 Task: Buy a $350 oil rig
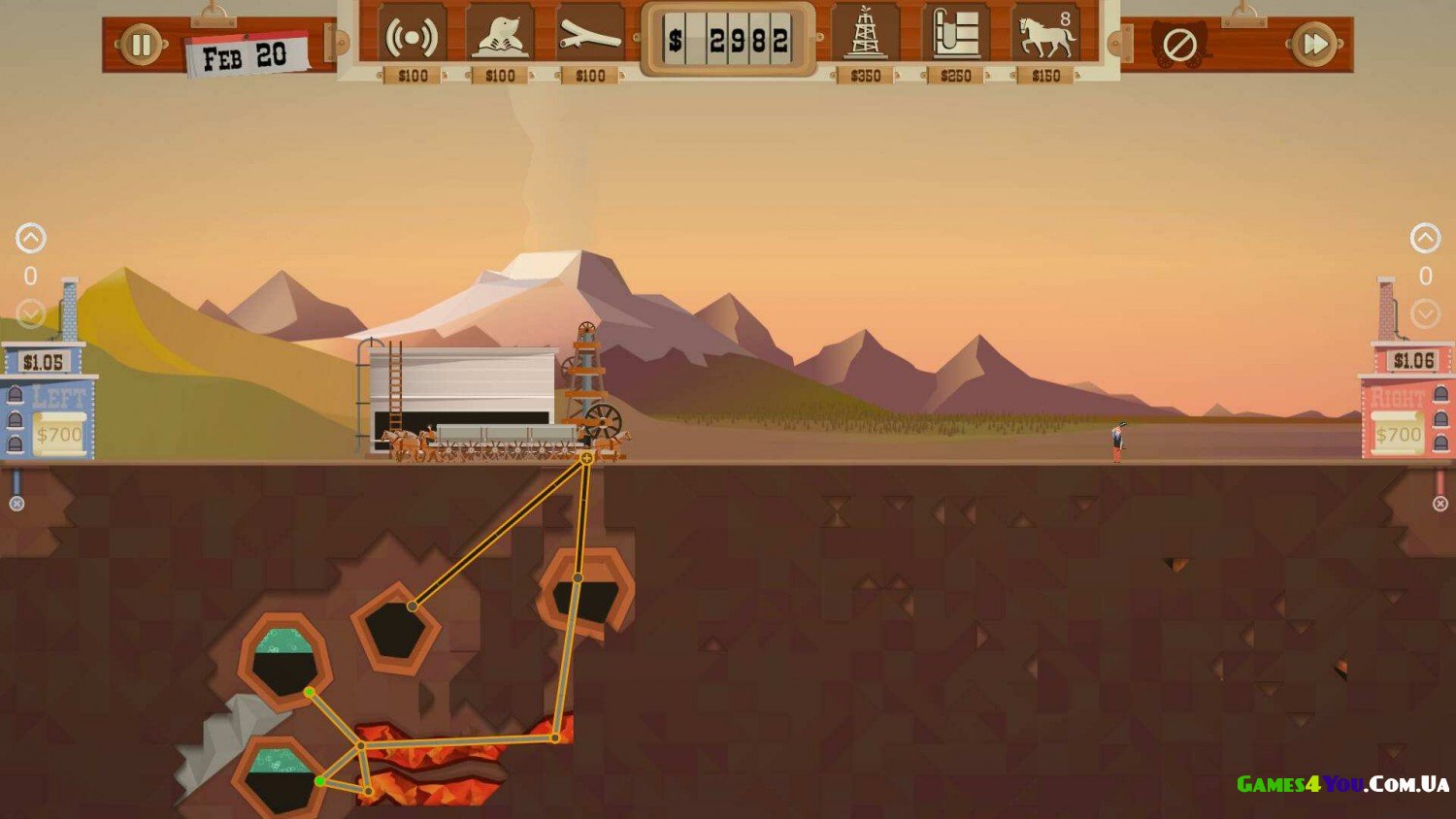(x=865, y=37)
